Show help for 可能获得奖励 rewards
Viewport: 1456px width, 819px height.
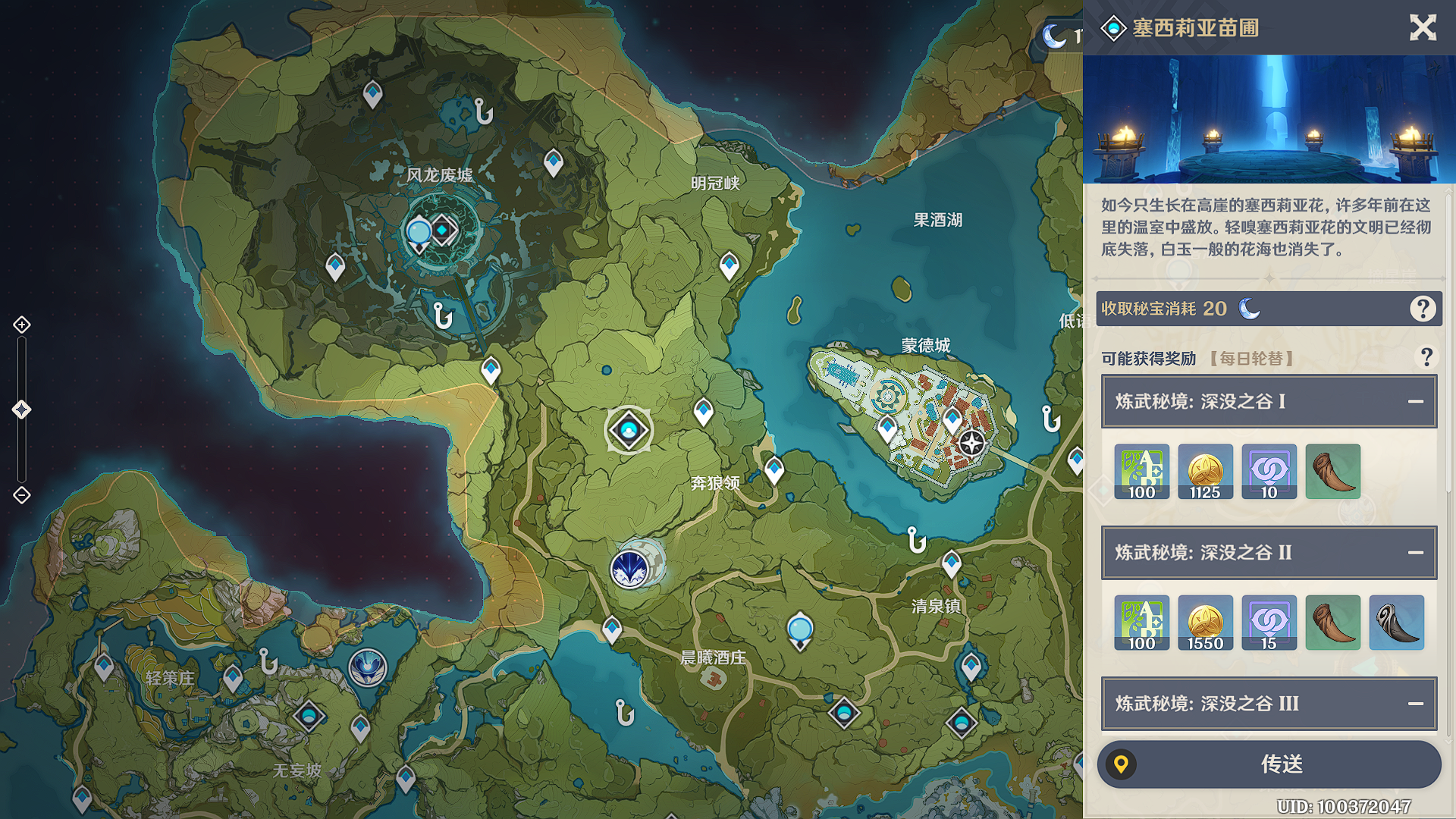(1426, 357)
